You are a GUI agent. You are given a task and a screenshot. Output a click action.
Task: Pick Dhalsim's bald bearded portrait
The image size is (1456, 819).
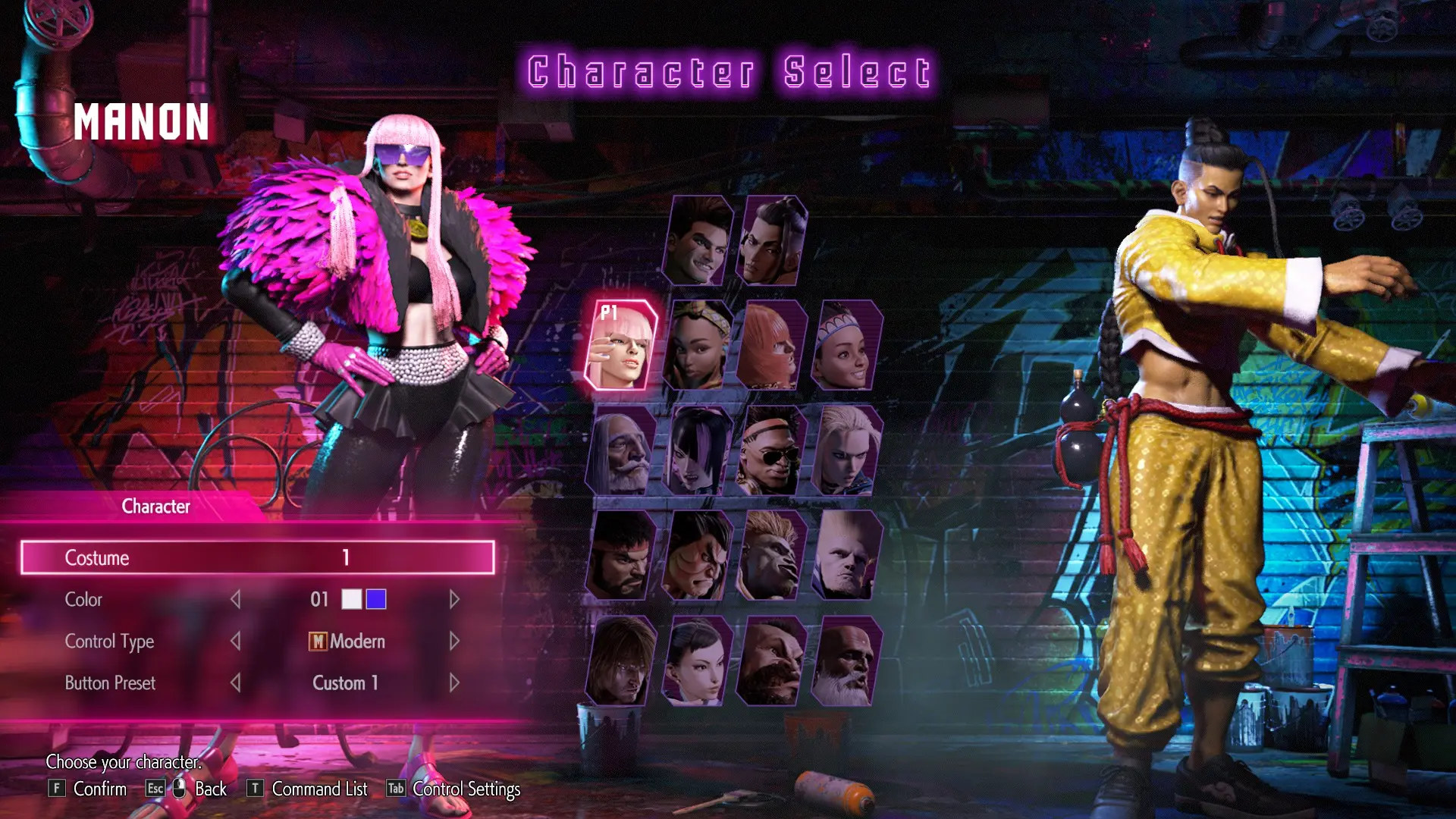click(x=846, y=661)
